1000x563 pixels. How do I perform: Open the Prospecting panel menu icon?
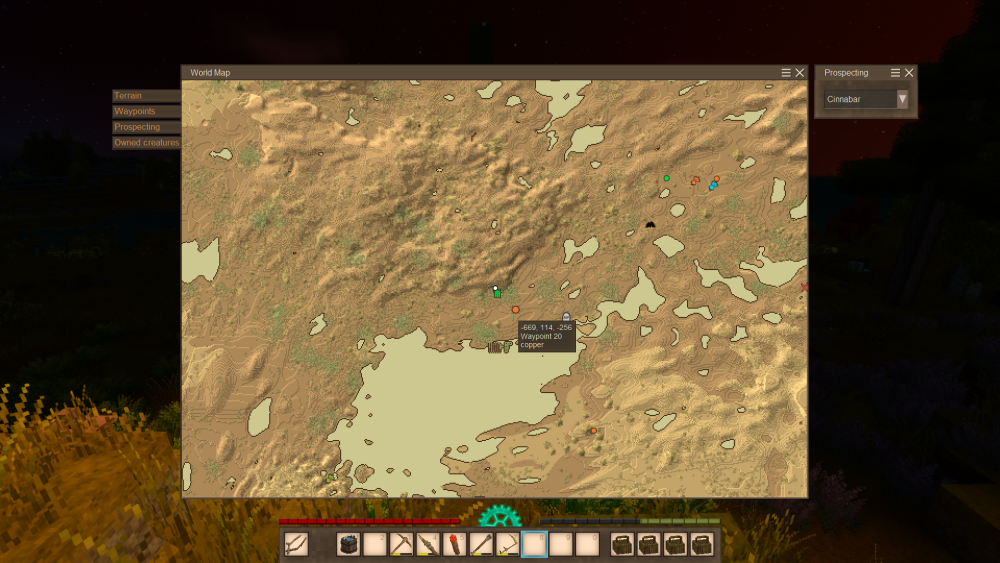tap(895, 73)
